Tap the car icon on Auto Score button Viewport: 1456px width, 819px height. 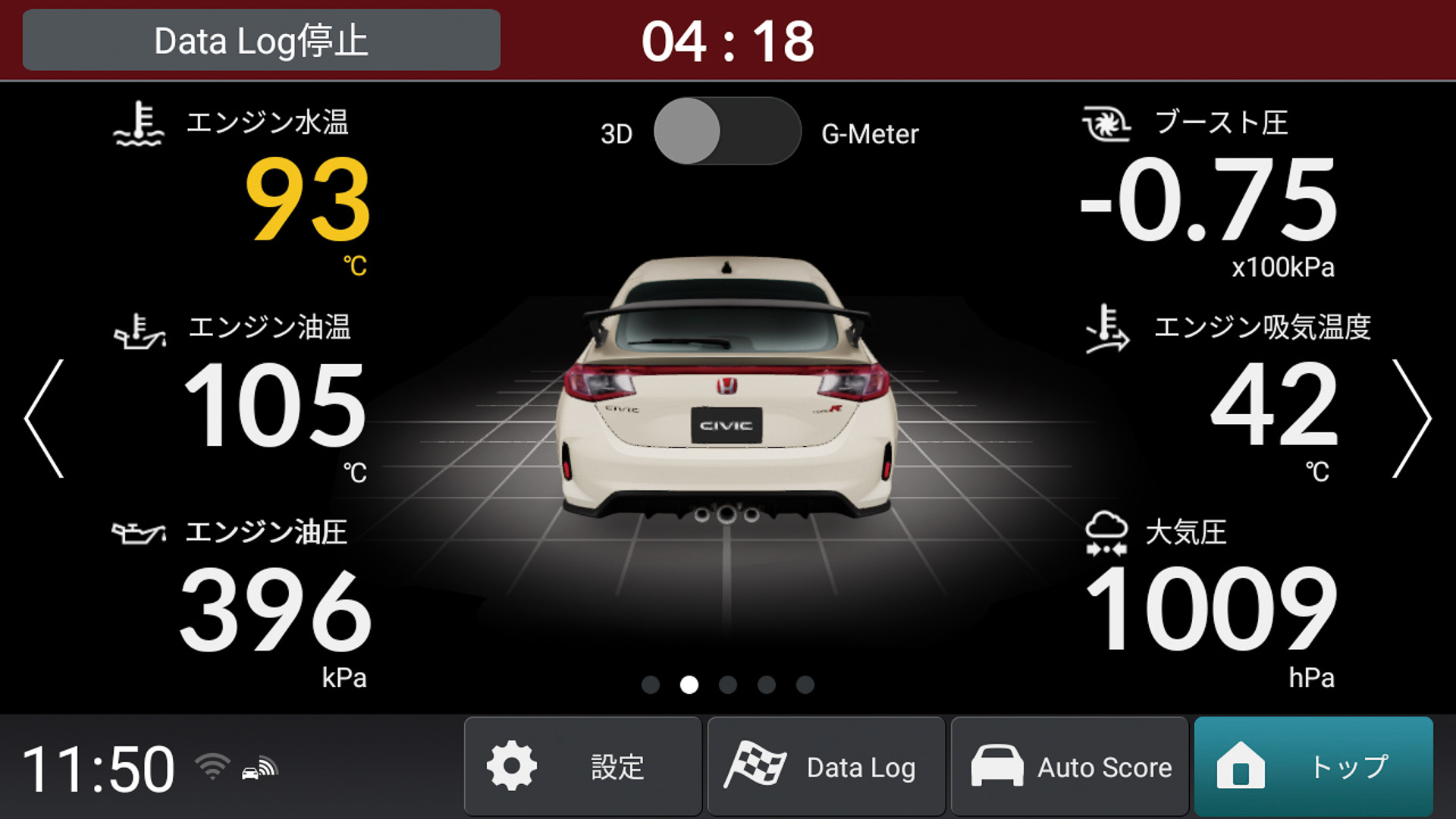(999, 766)
